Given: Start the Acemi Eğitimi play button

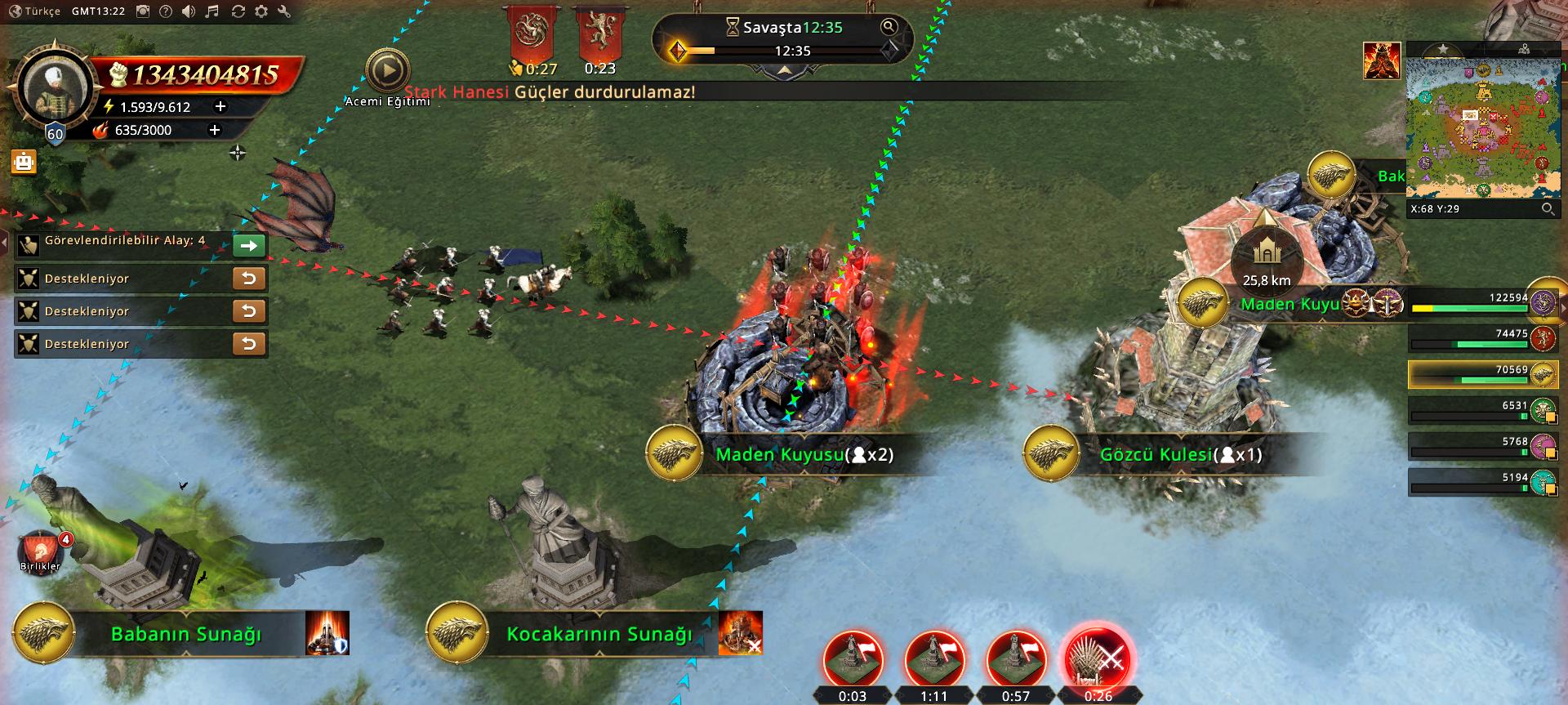Looking at the screenshot, I should pos(387,71).
